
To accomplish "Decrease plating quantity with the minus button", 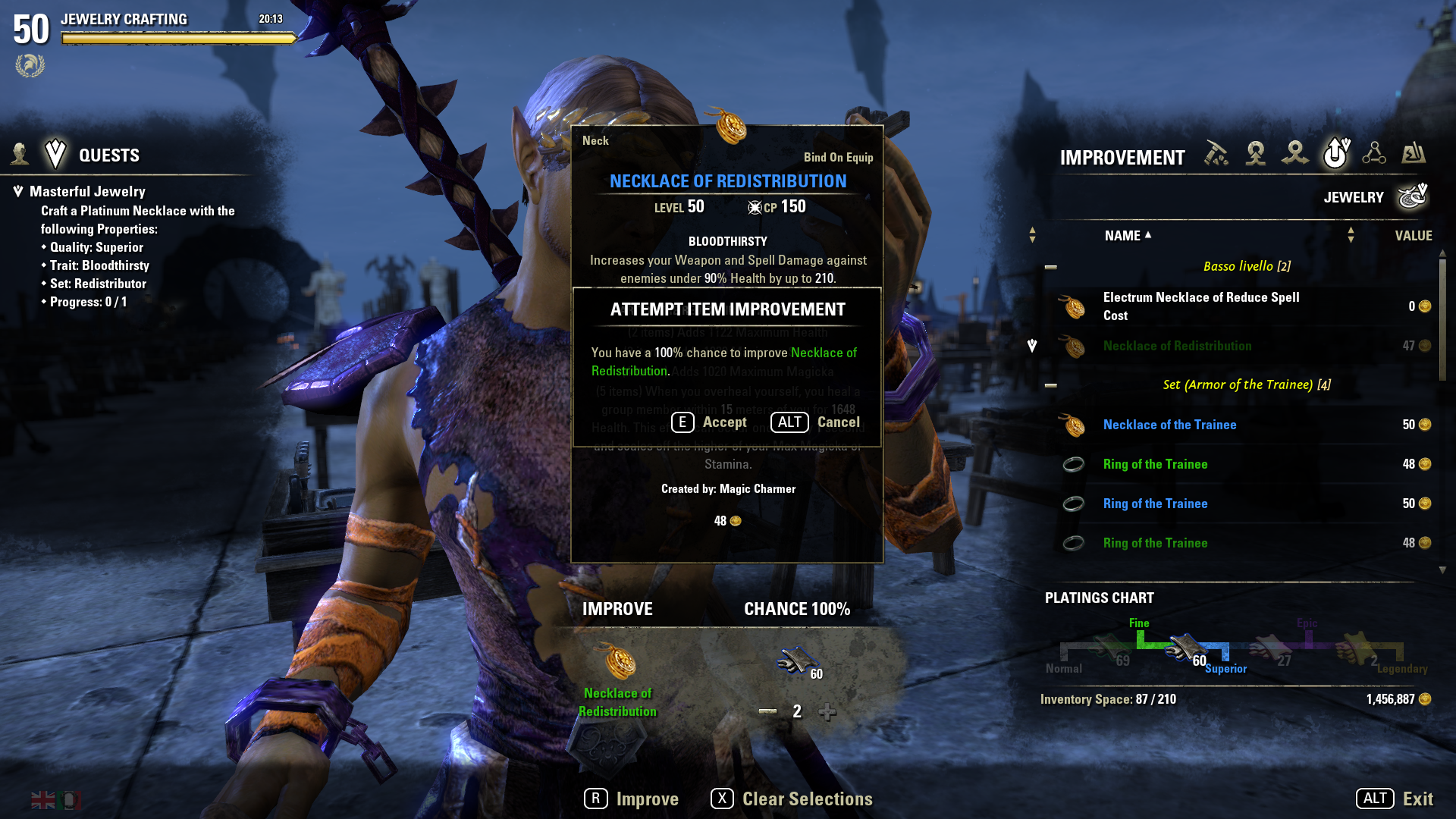I will click(x=767, y=711).
